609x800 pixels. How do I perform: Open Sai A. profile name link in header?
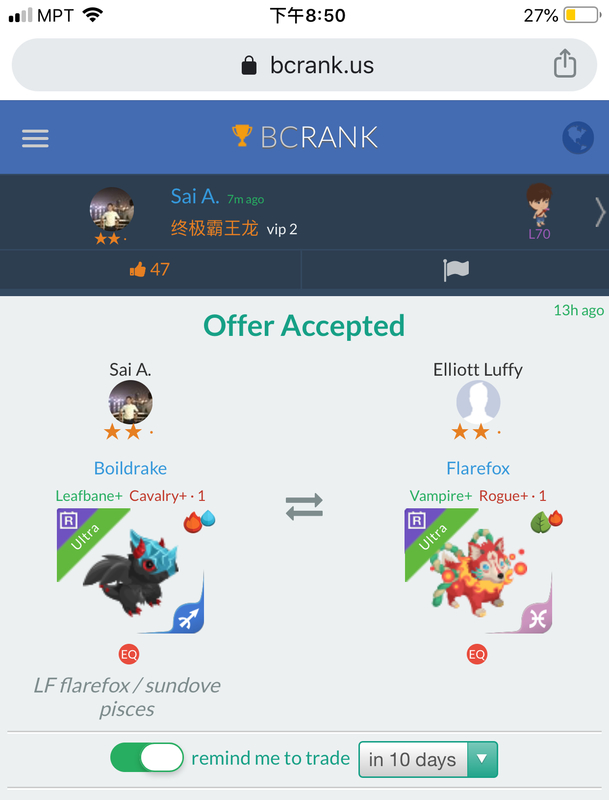pyautogui.click(x=194, y=197)
